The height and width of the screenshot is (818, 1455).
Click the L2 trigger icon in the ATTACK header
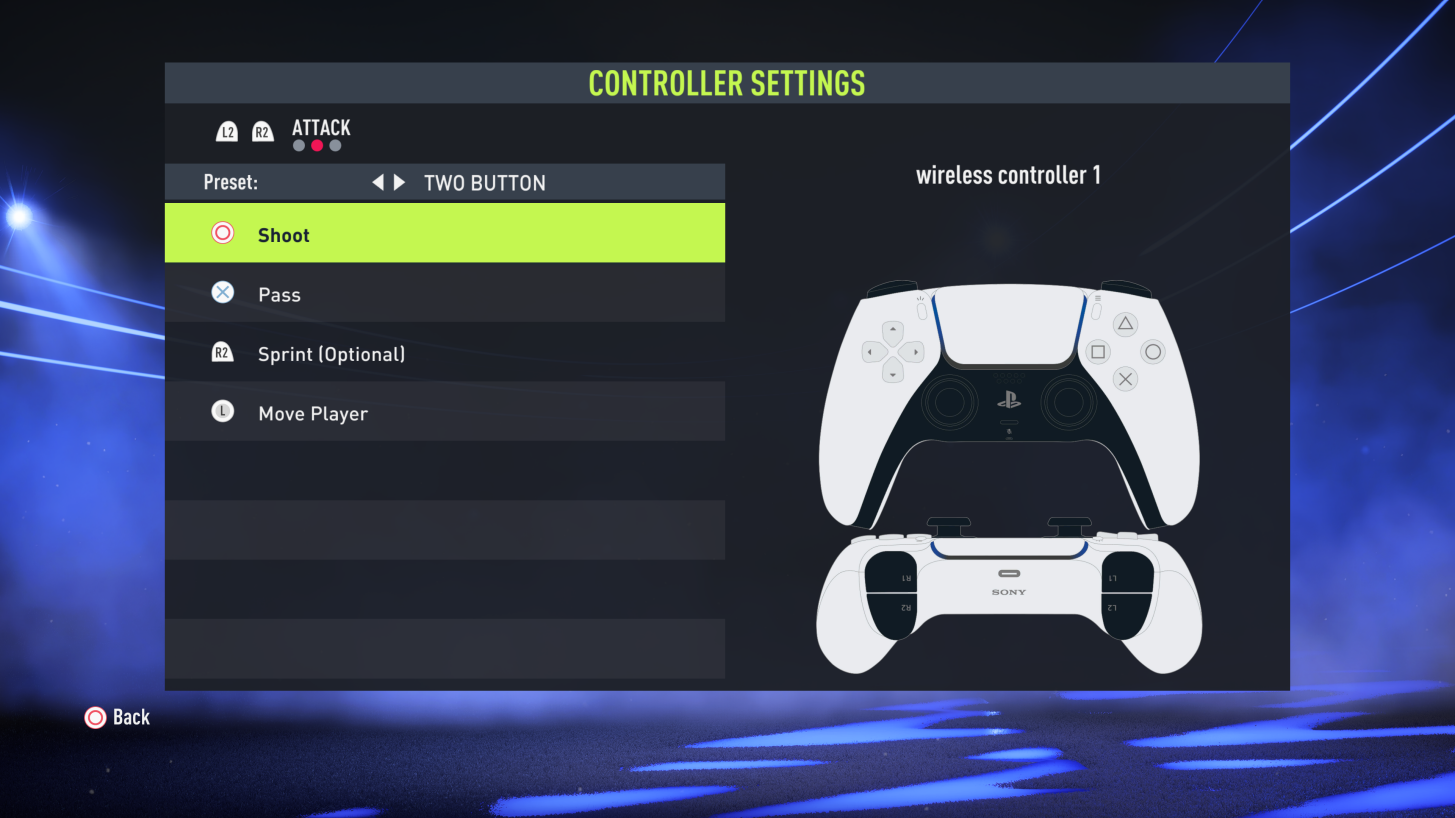click(225, 130)
